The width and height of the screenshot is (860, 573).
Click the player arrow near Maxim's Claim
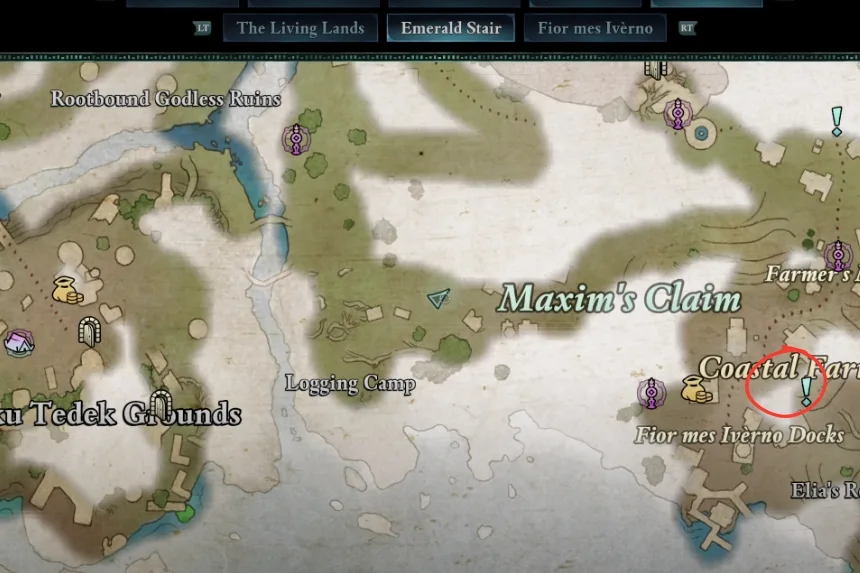click(x=438, y=298)
